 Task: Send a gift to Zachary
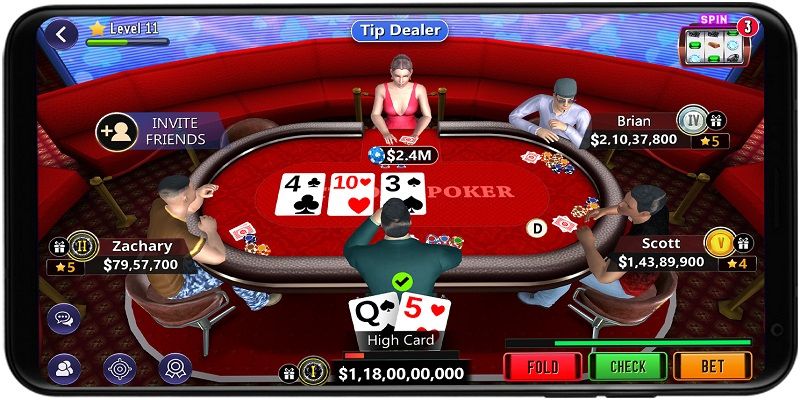click(x=57, y=246)
